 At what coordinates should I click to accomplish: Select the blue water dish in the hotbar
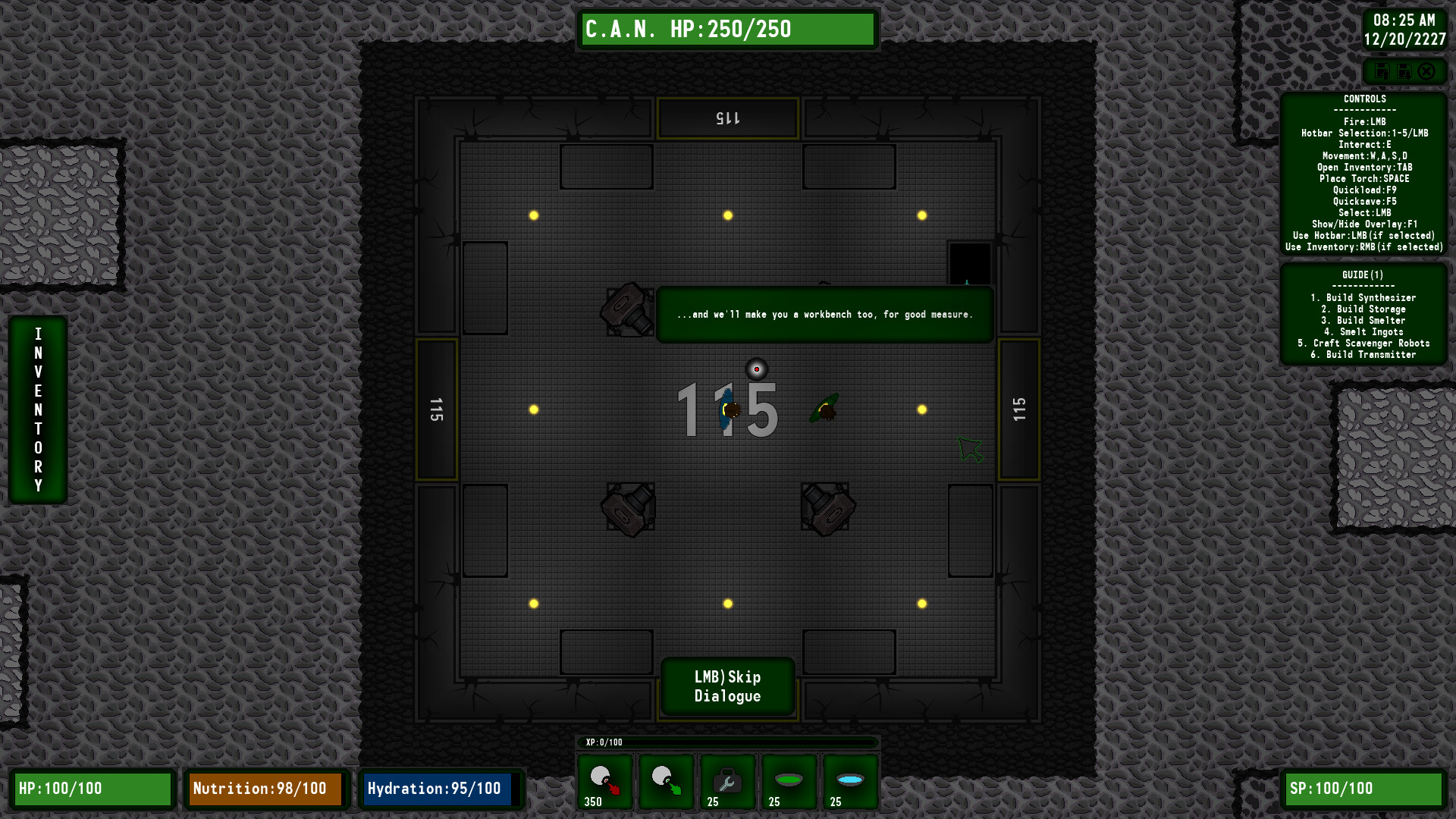point(850,782)
